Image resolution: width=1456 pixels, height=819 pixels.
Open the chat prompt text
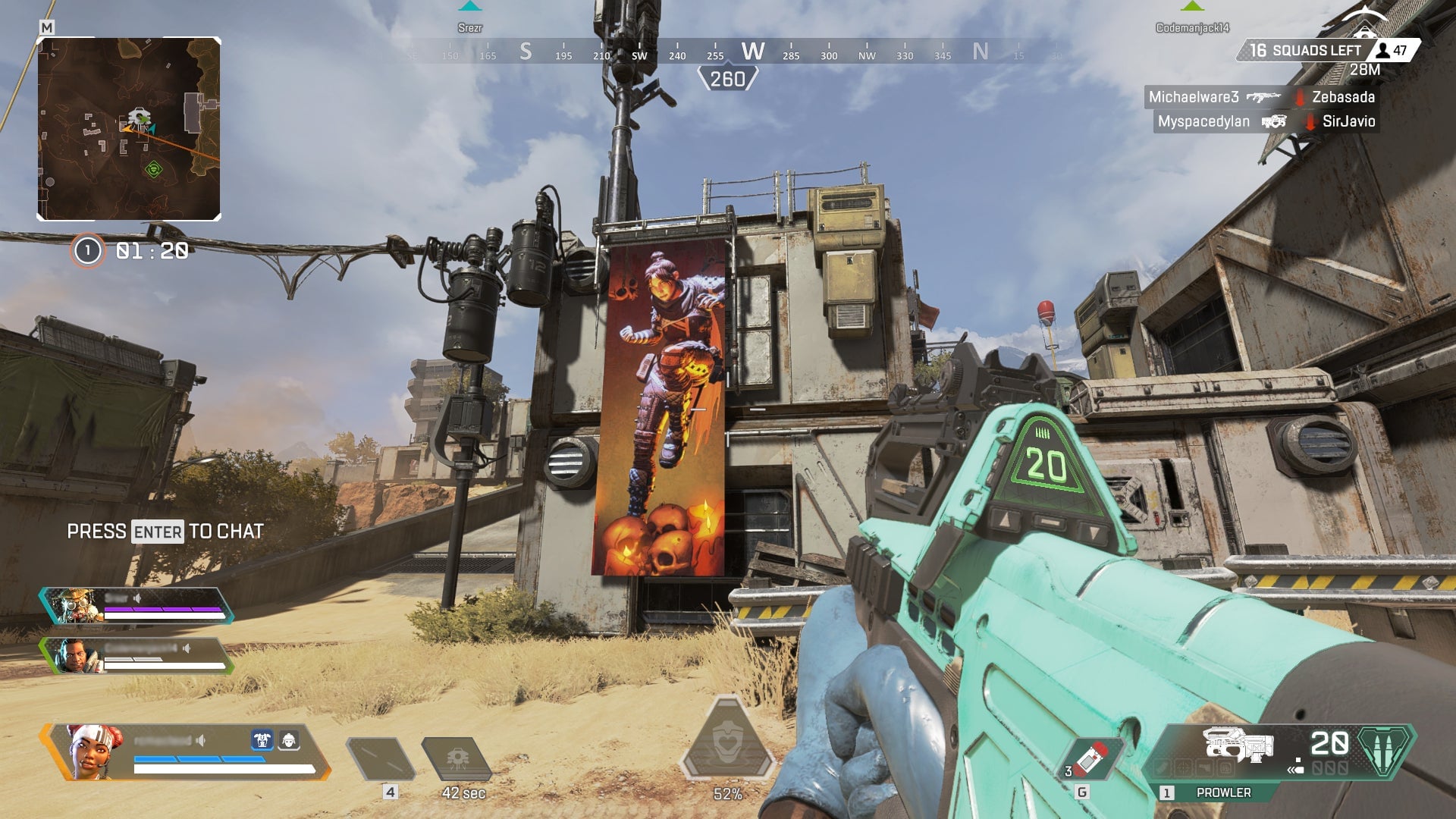[x=165, y=532]
